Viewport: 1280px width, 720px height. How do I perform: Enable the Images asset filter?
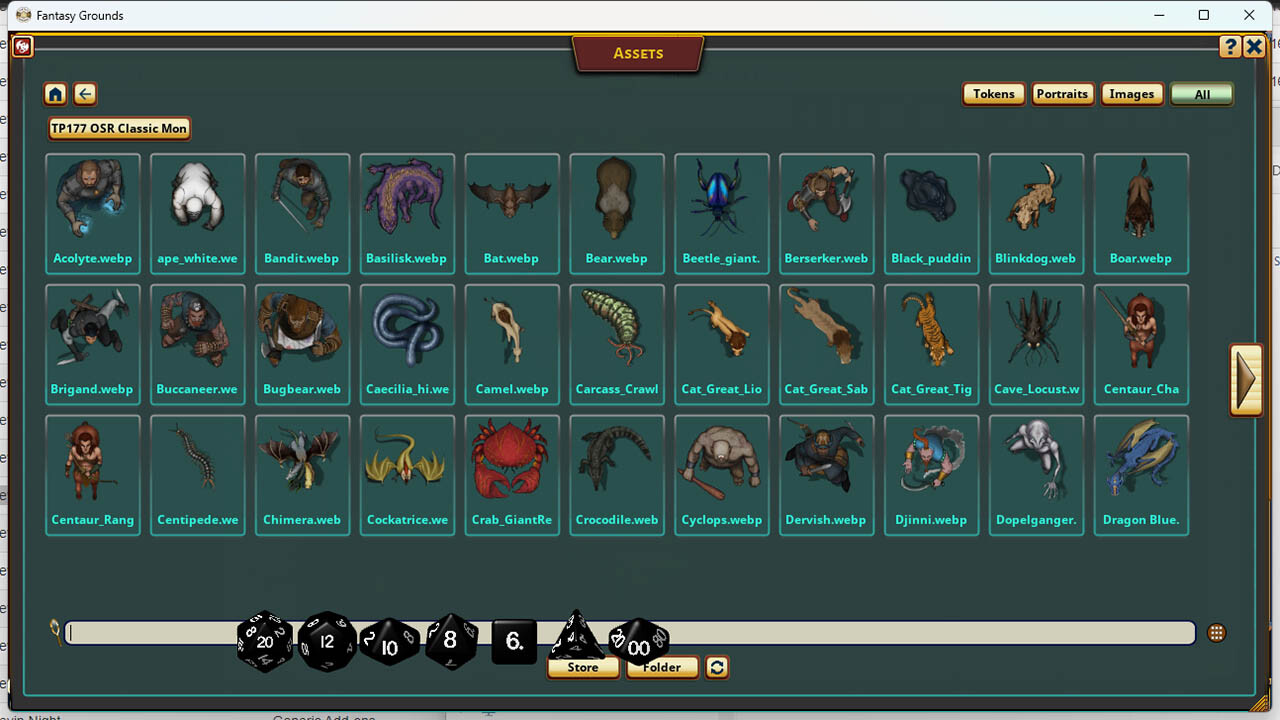(1132, 93)
